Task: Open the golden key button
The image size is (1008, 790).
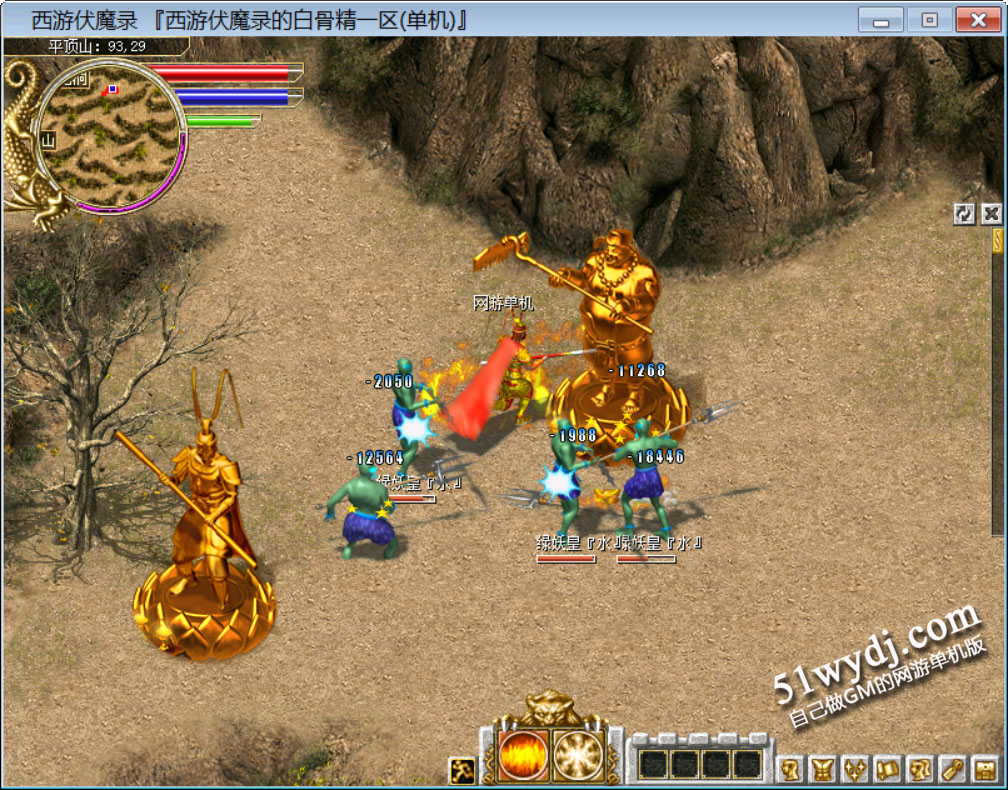Action: (951, 770)
